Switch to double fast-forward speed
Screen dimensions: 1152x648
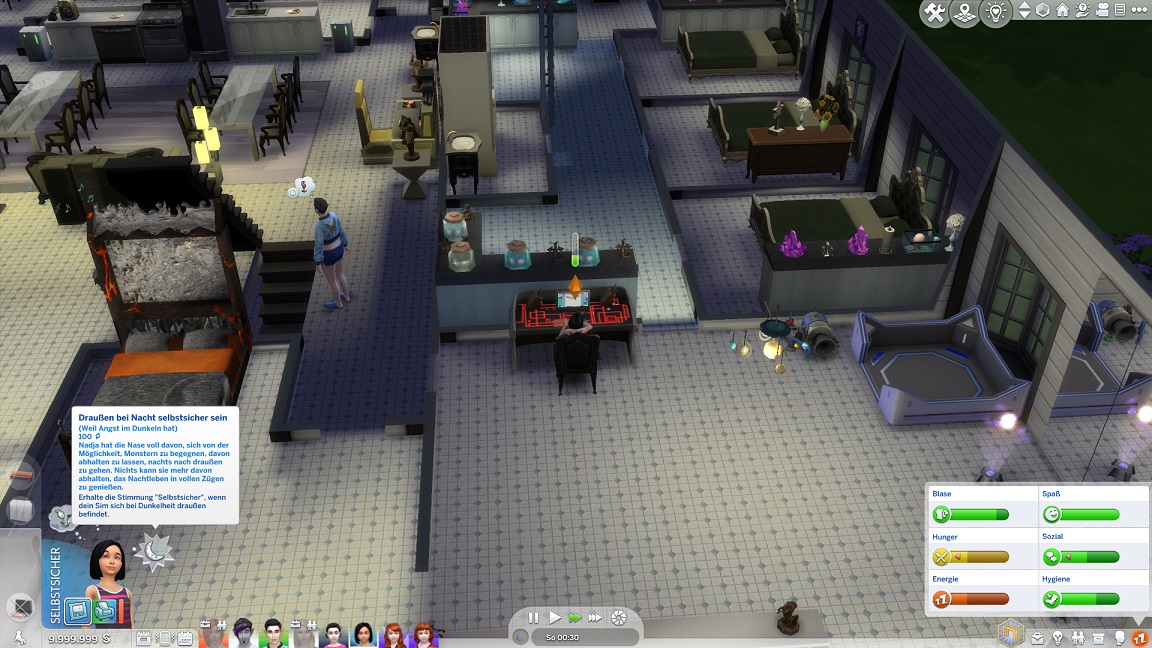tap(575, 618)
